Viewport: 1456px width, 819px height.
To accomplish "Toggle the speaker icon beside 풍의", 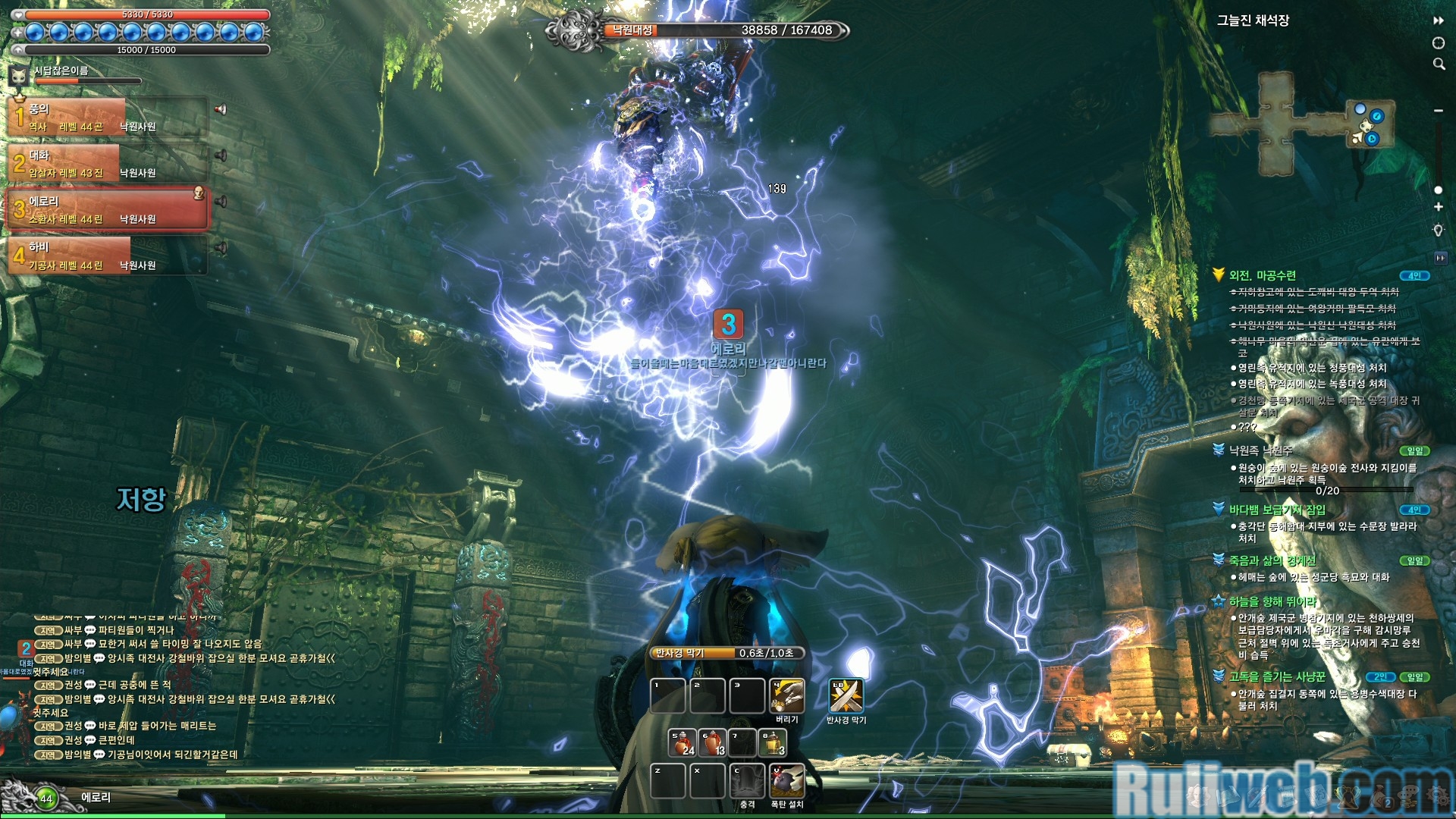I will 221,109.
